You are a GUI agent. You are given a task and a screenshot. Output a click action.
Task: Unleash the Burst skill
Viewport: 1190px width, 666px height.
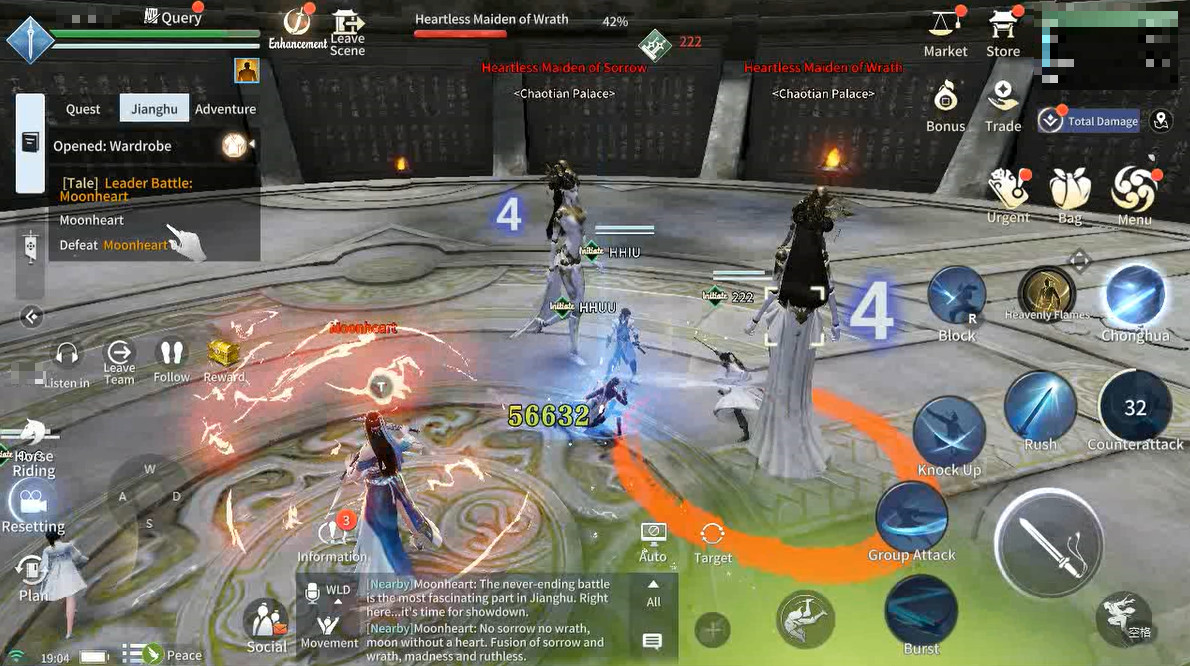[921, 610]
